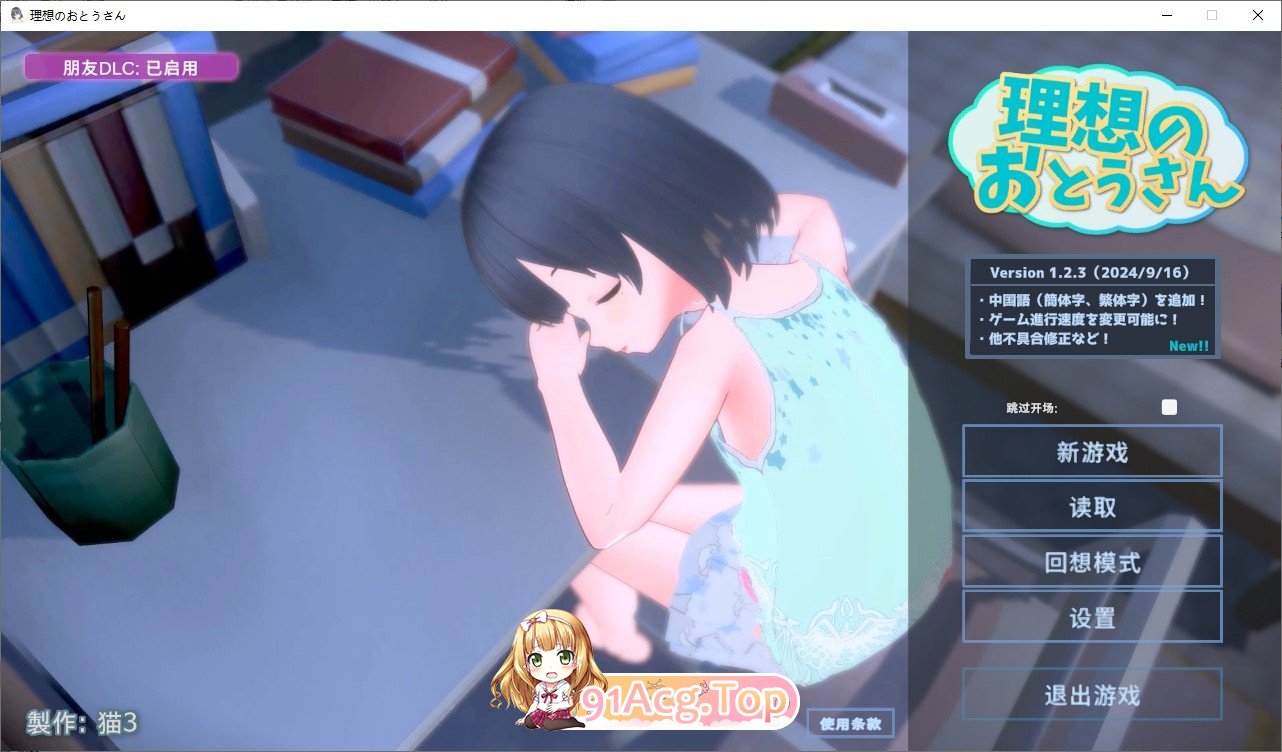Toggle the 朋友DLC: 已启用 badge
Screen dimensions: 1282x752
coord(131,67)
